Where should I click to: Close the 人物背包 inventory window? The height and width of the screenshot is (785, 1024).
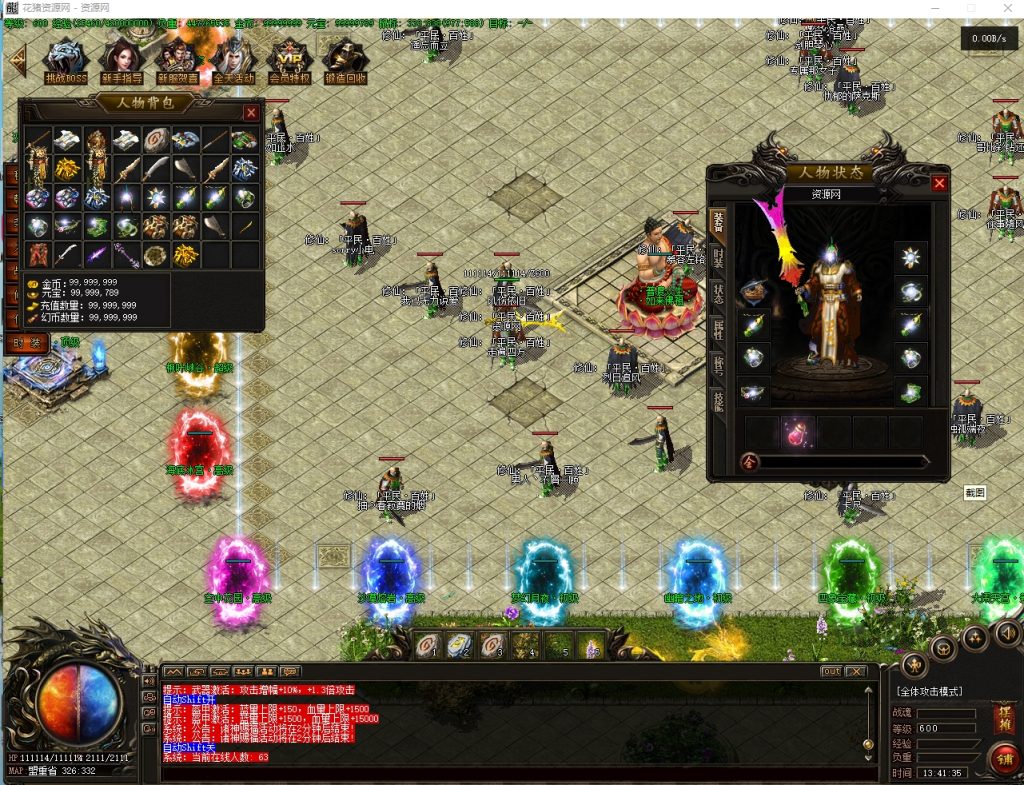251,113
